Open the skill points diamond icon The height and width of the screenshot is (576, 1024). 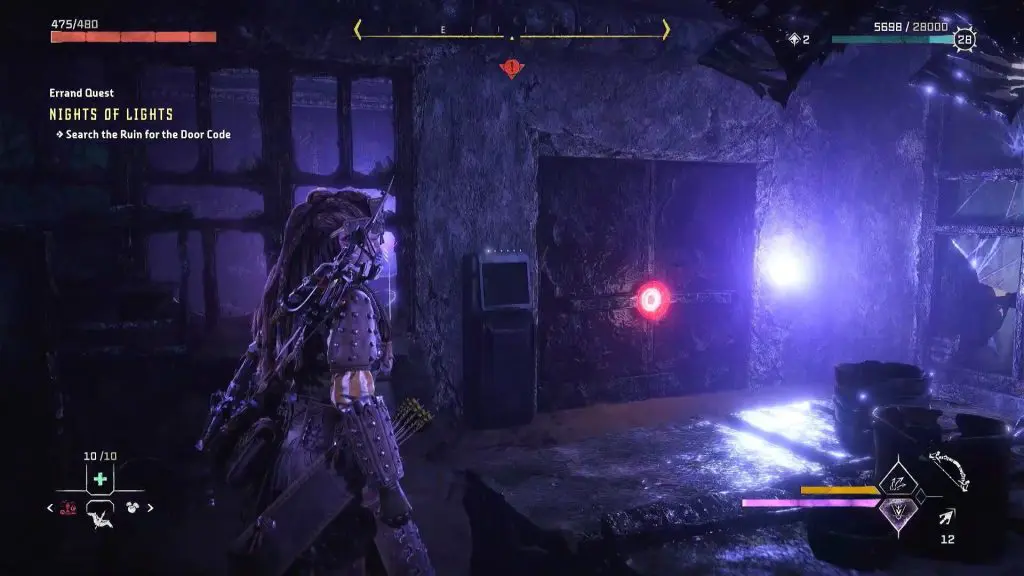click(795, 39)
